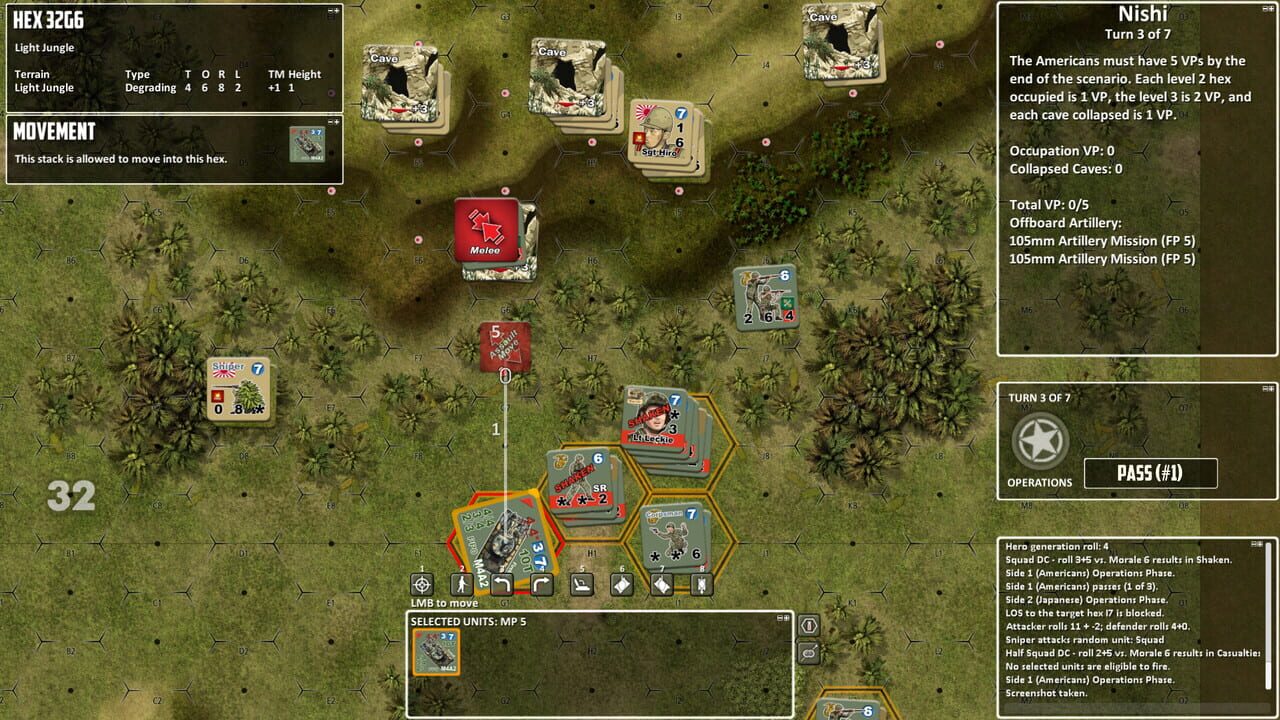Minimize the Nishi scenario panel

point(1264,10)
